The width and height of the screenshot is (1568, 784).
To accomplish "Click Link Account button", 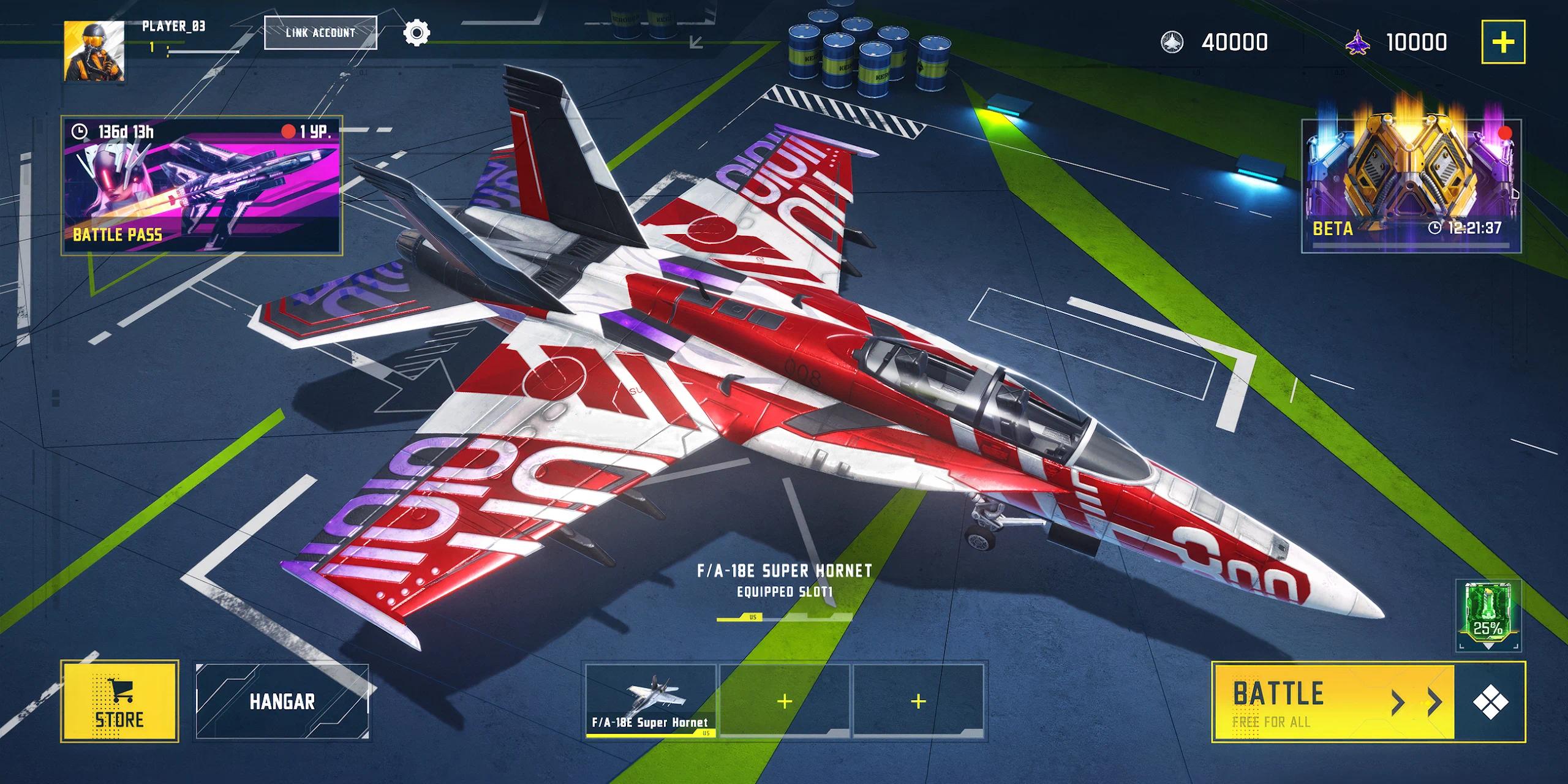I will pos(320,32).
